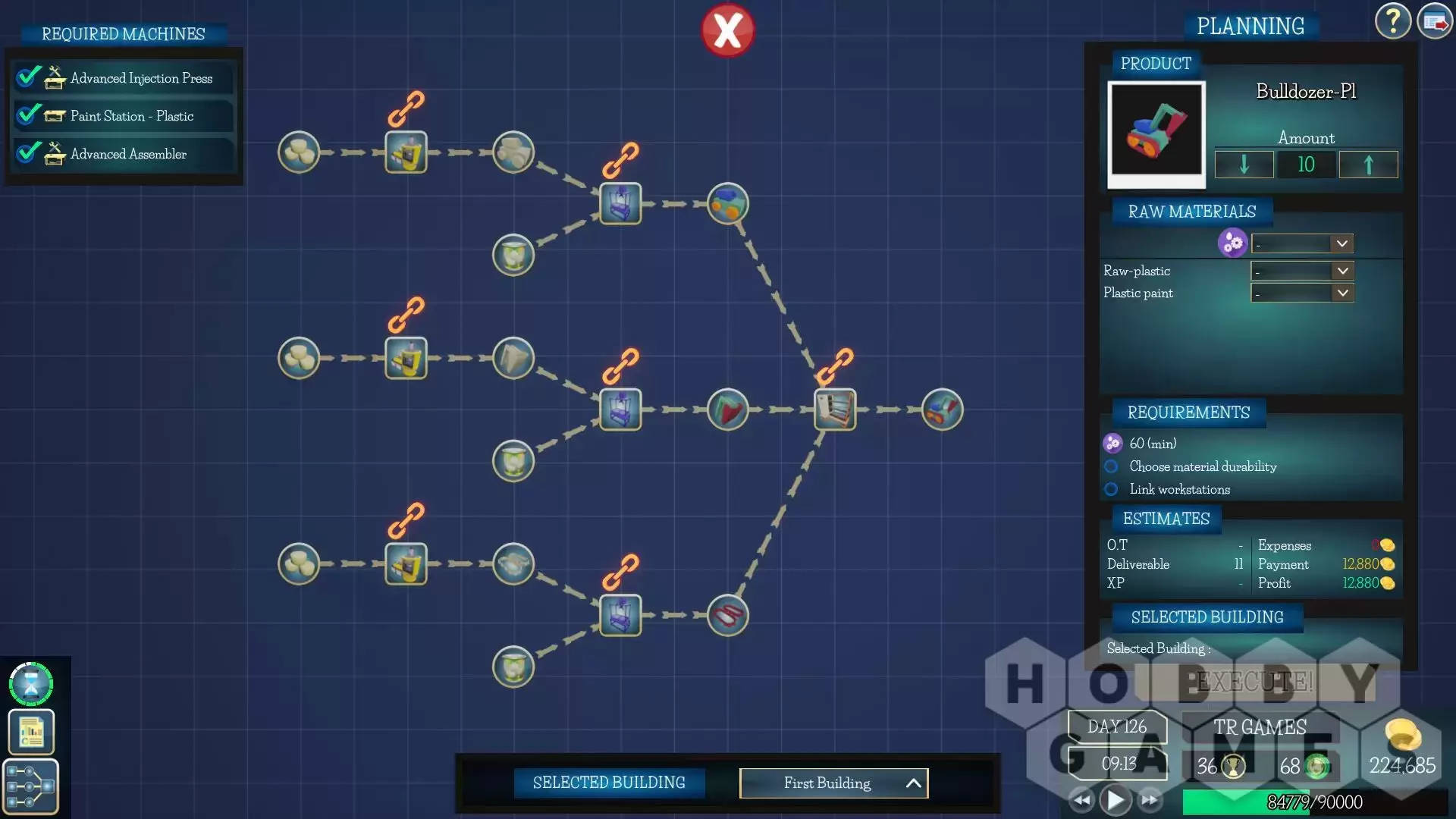Fast-forward the game speed
The height and width of the screenshot is (819, 1456).
point(1150,800)
